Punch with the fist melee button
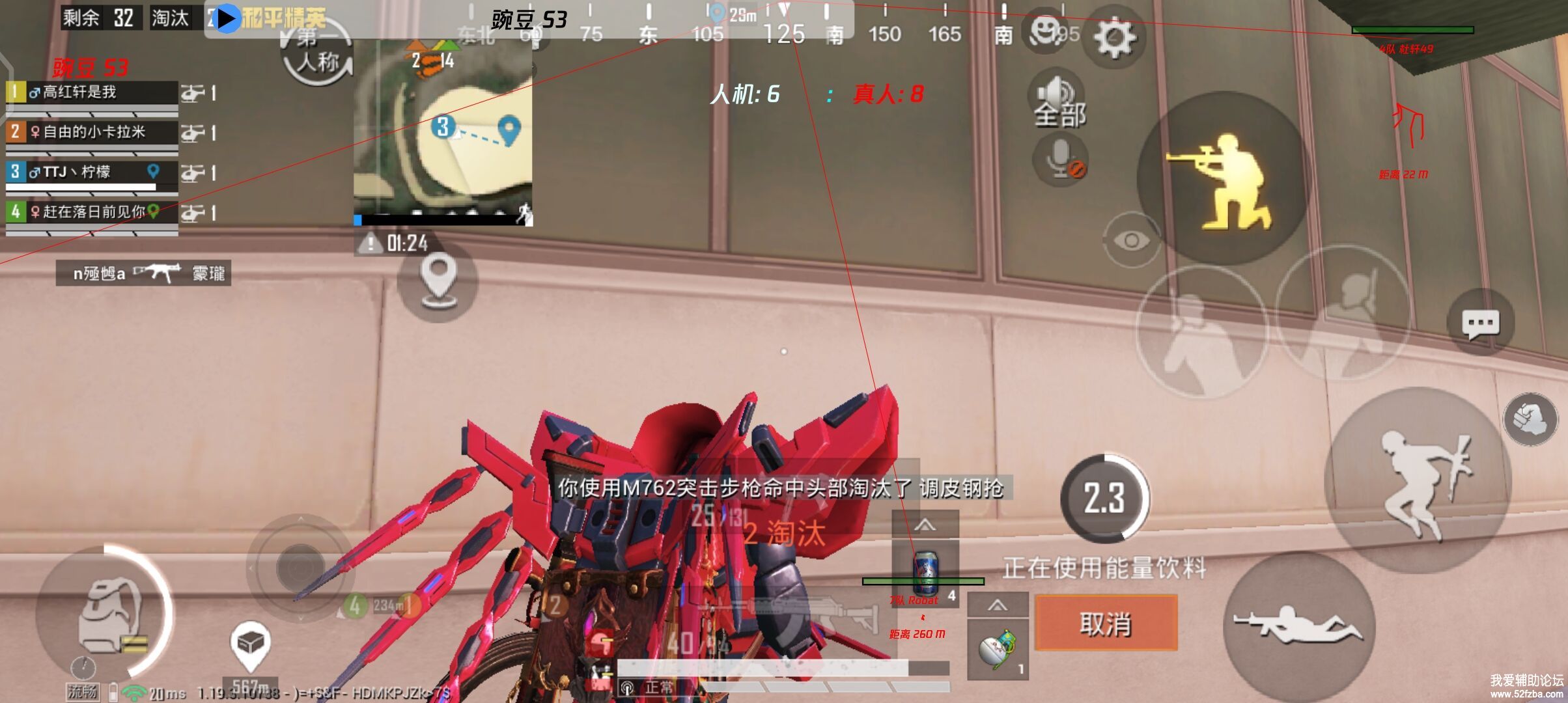This screenshot has width=1568, height=703. tap(1530, 419)
